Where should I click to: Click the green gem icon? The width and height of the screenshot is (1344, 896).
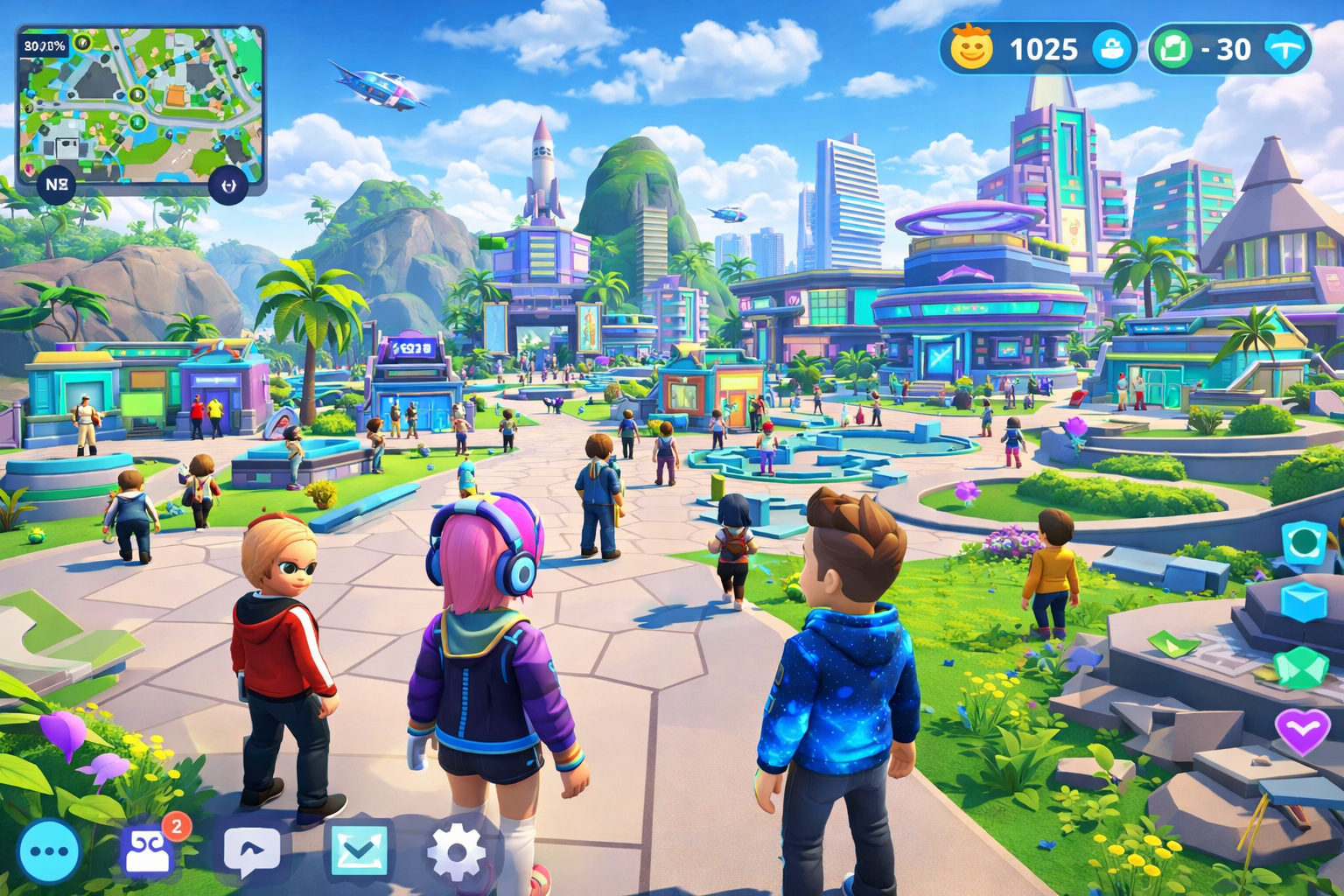1301,668
